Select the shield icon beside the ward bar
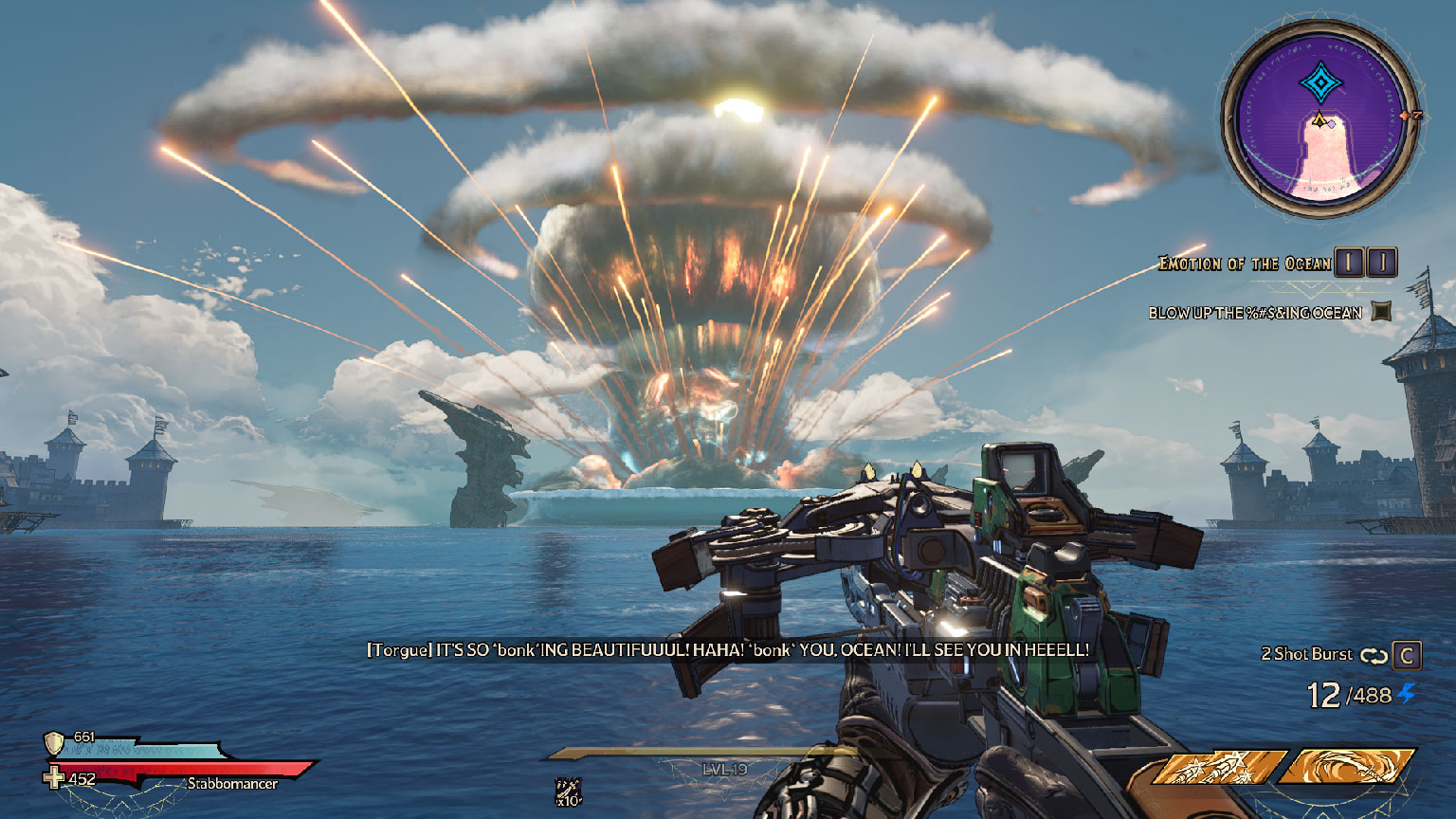The image size is (1456, 819). pos(55,742)
